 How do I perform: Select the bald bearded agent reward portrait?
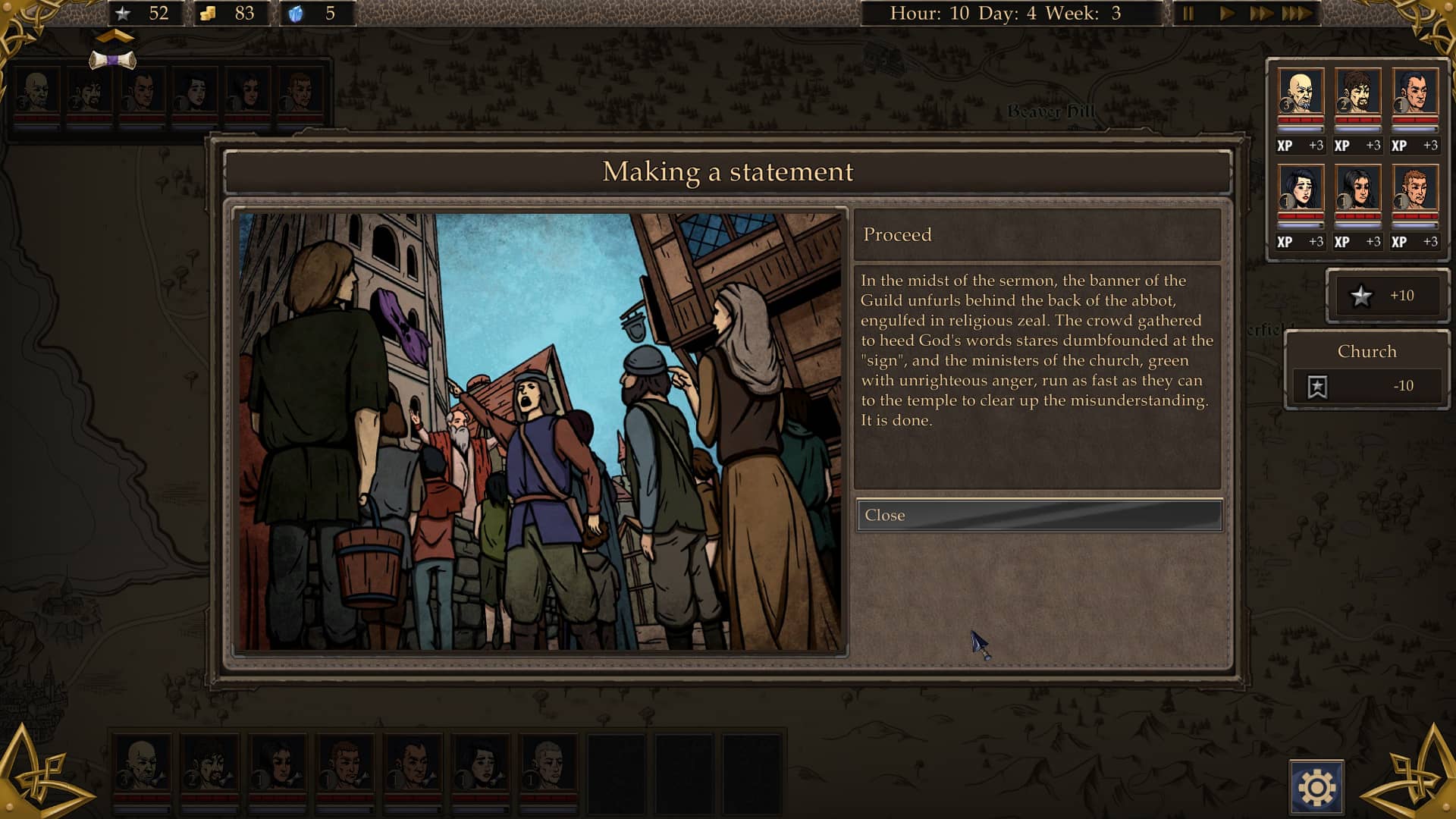point(1301,93)
